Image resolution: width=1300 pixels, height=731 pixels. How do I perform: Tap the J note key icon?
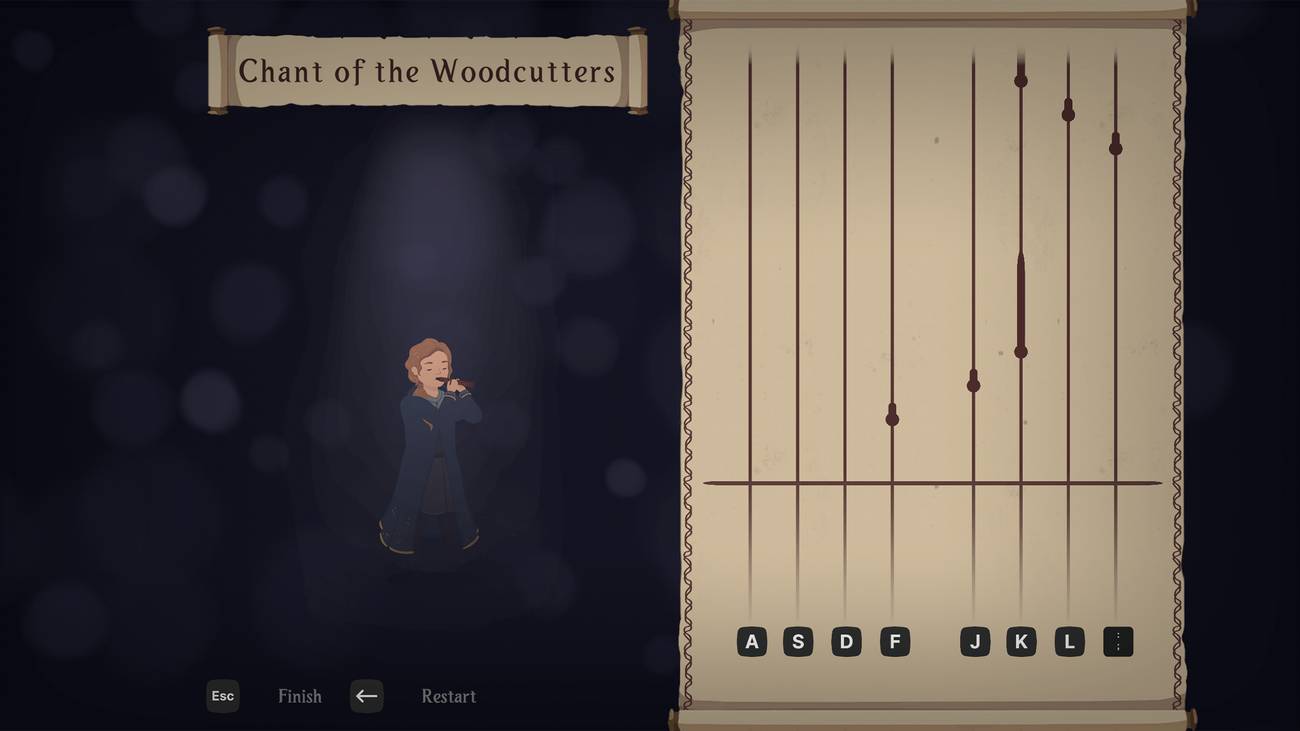[x=974, y=641]
